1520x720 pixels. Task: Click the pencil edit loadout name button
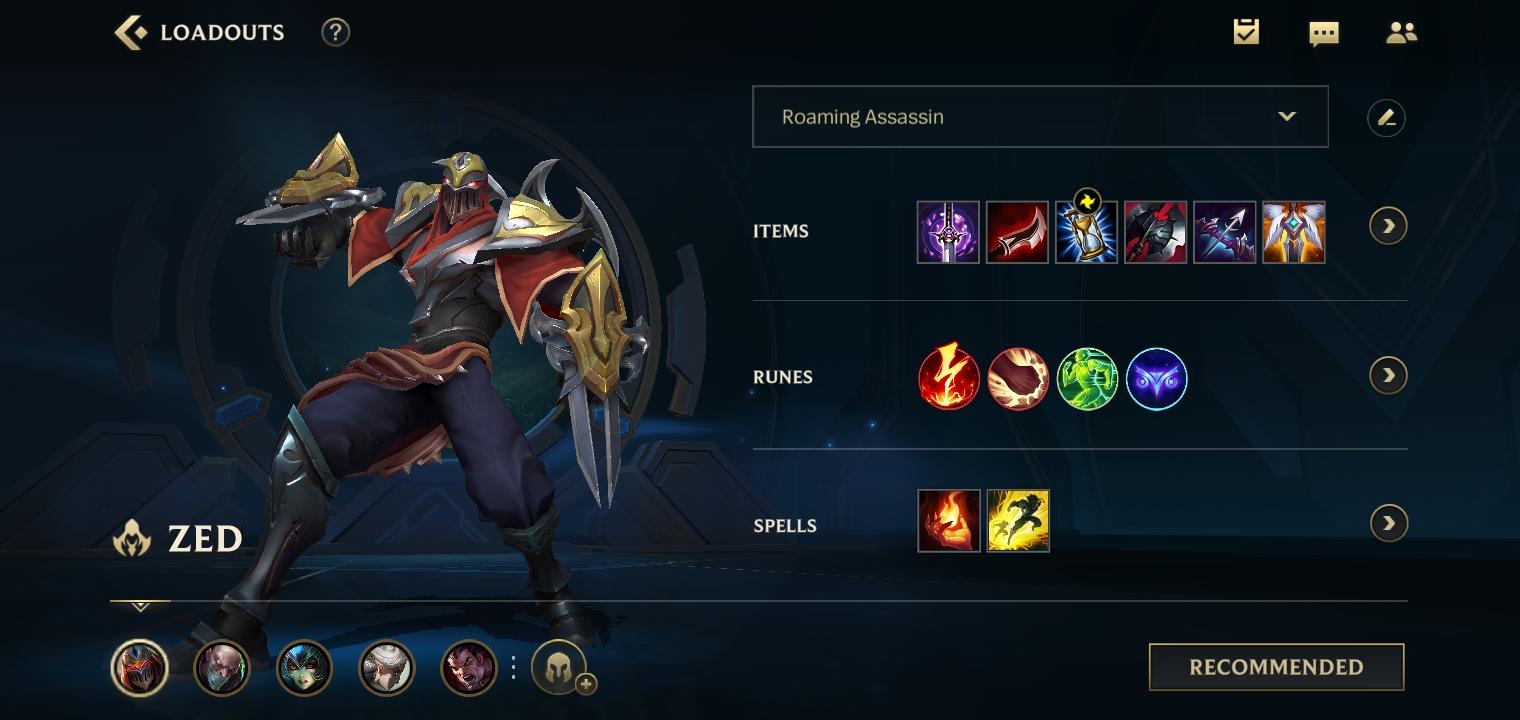1386,118
